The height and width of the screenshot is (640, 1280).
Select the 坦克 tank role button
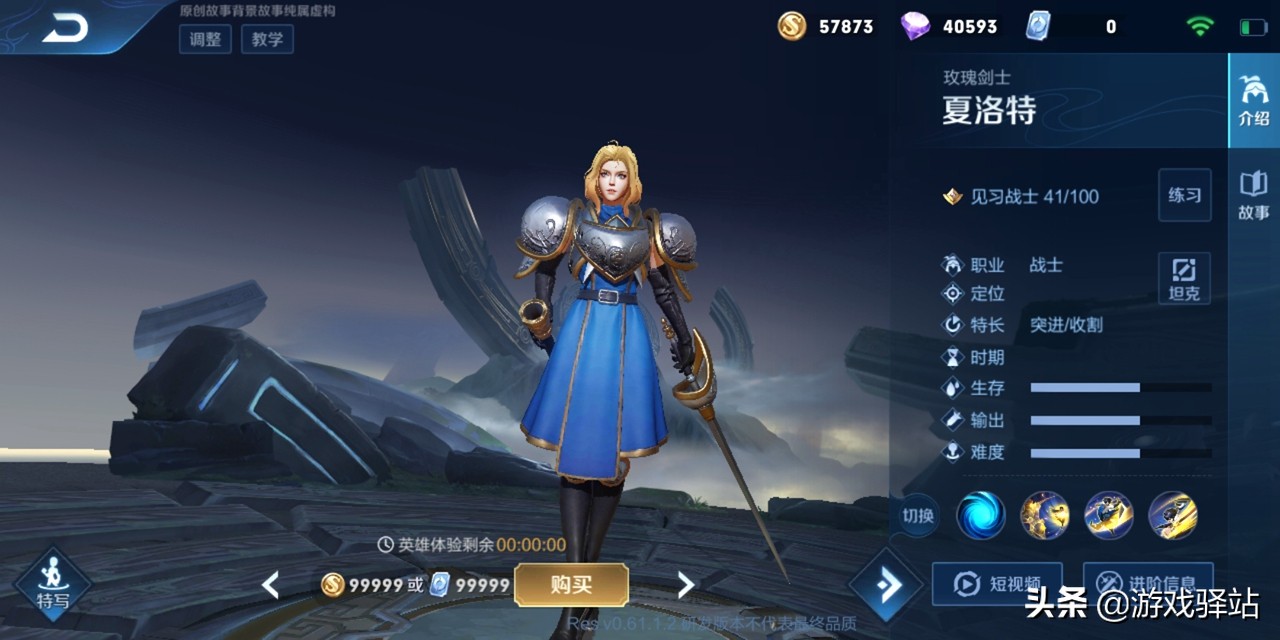tap(1184, 279)
